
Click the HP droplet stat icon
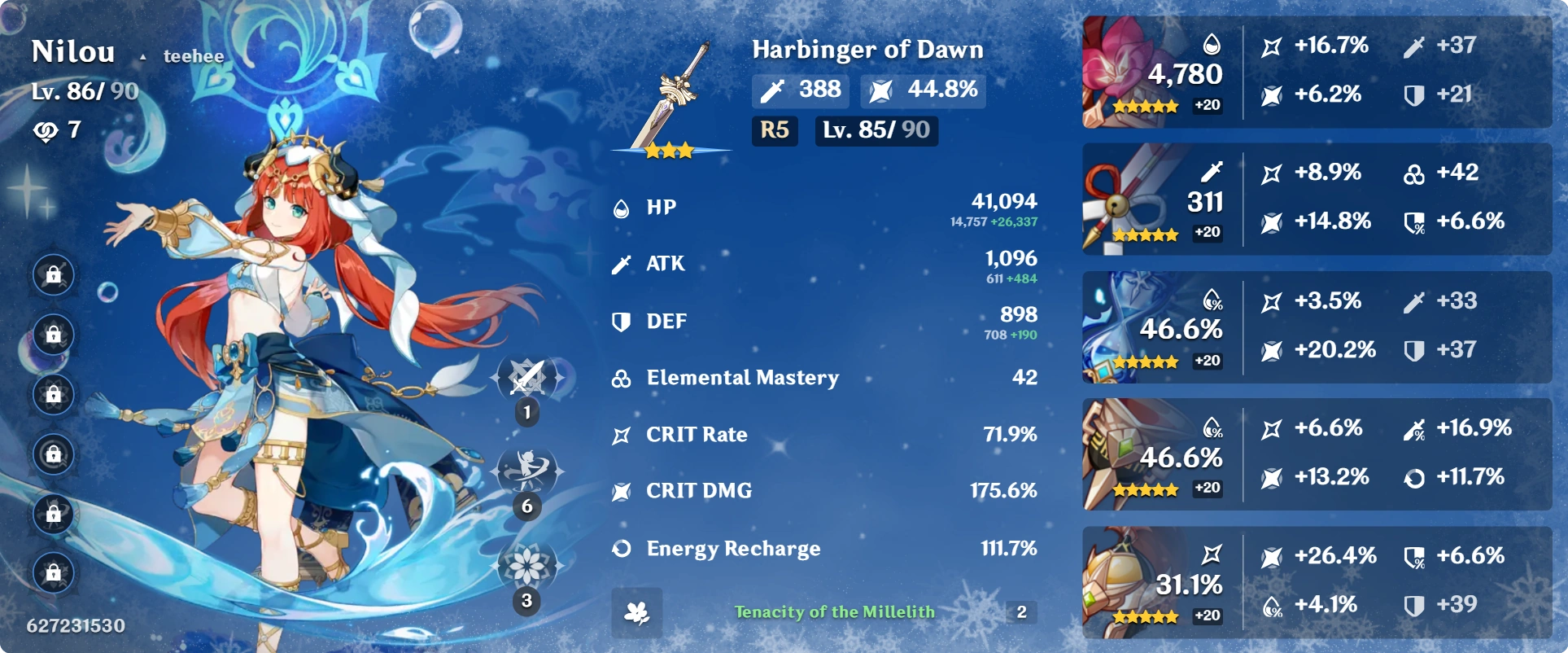click(620, 207)
